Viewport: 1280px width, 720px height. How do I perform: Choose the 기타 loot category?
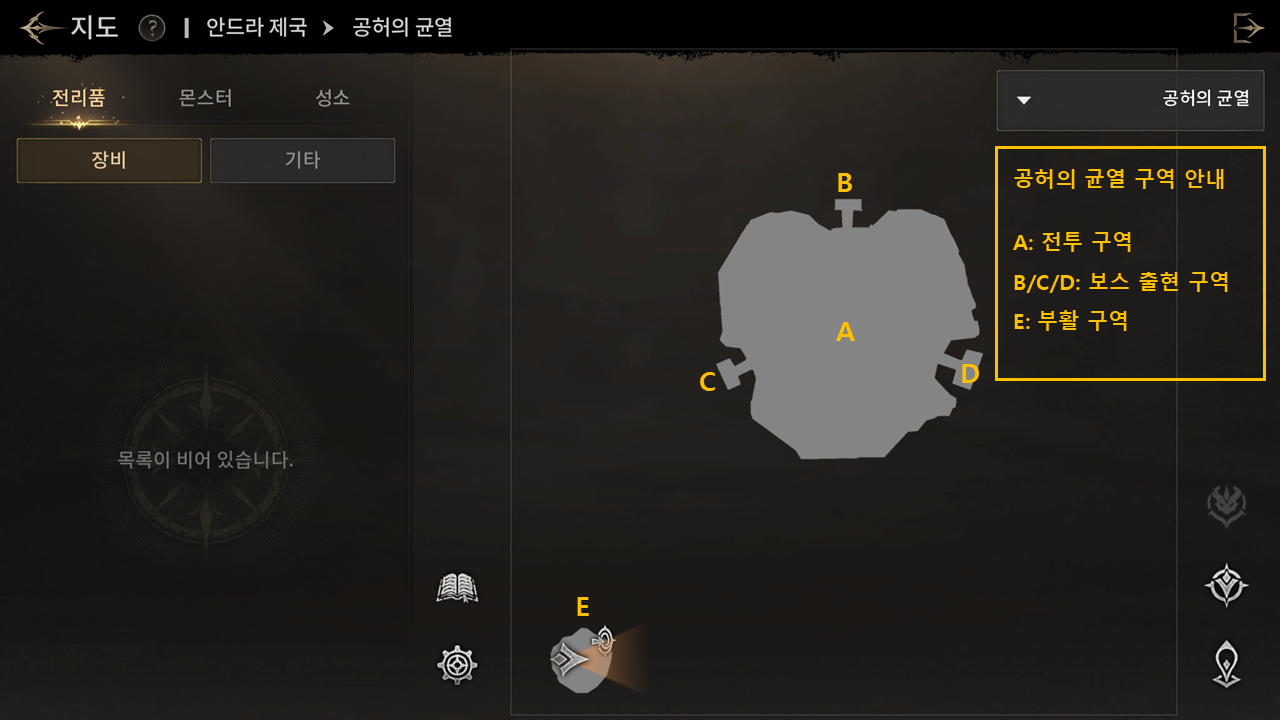point(302,160)
